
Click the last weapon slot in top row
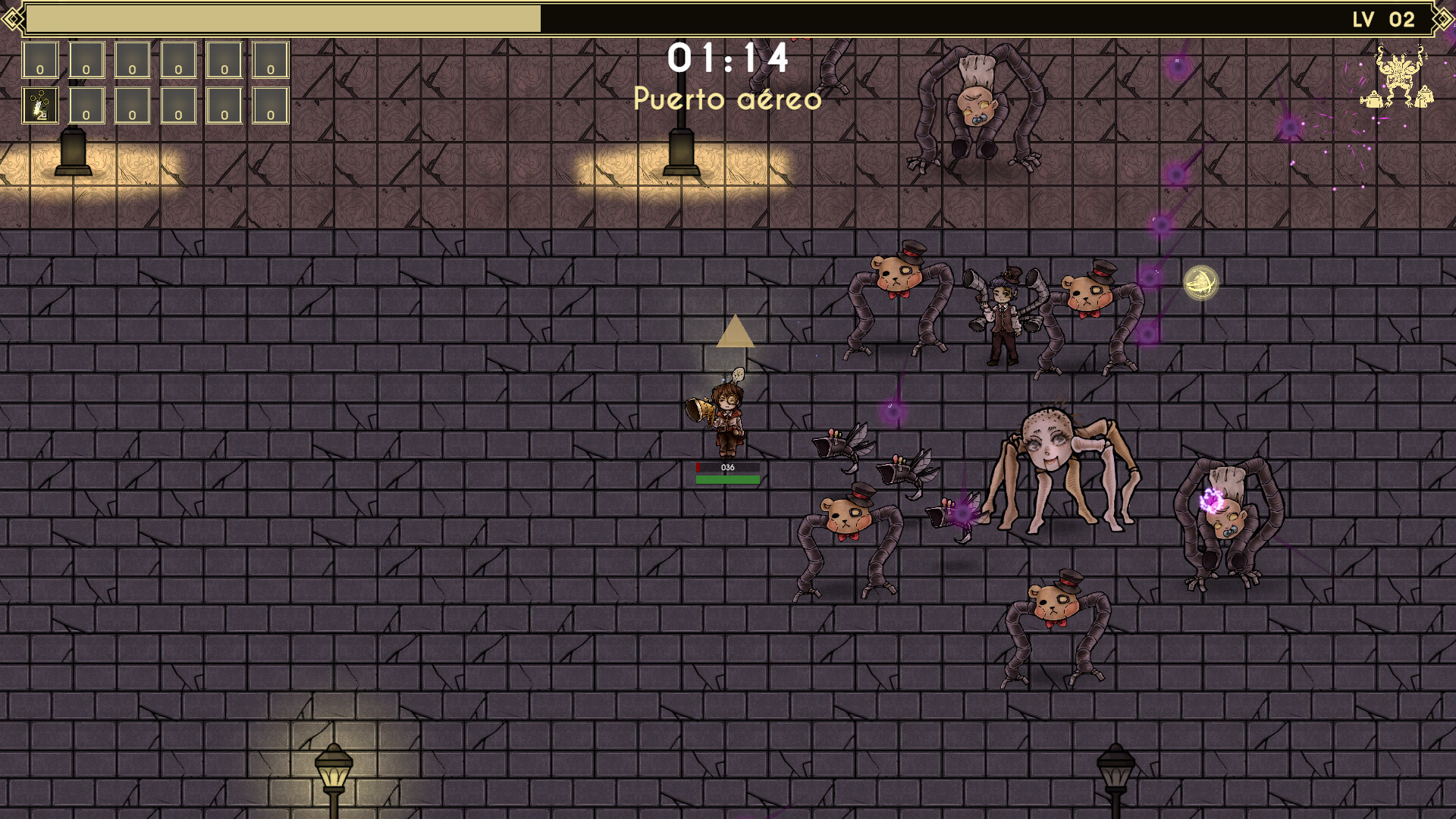[x=269, y=59]
